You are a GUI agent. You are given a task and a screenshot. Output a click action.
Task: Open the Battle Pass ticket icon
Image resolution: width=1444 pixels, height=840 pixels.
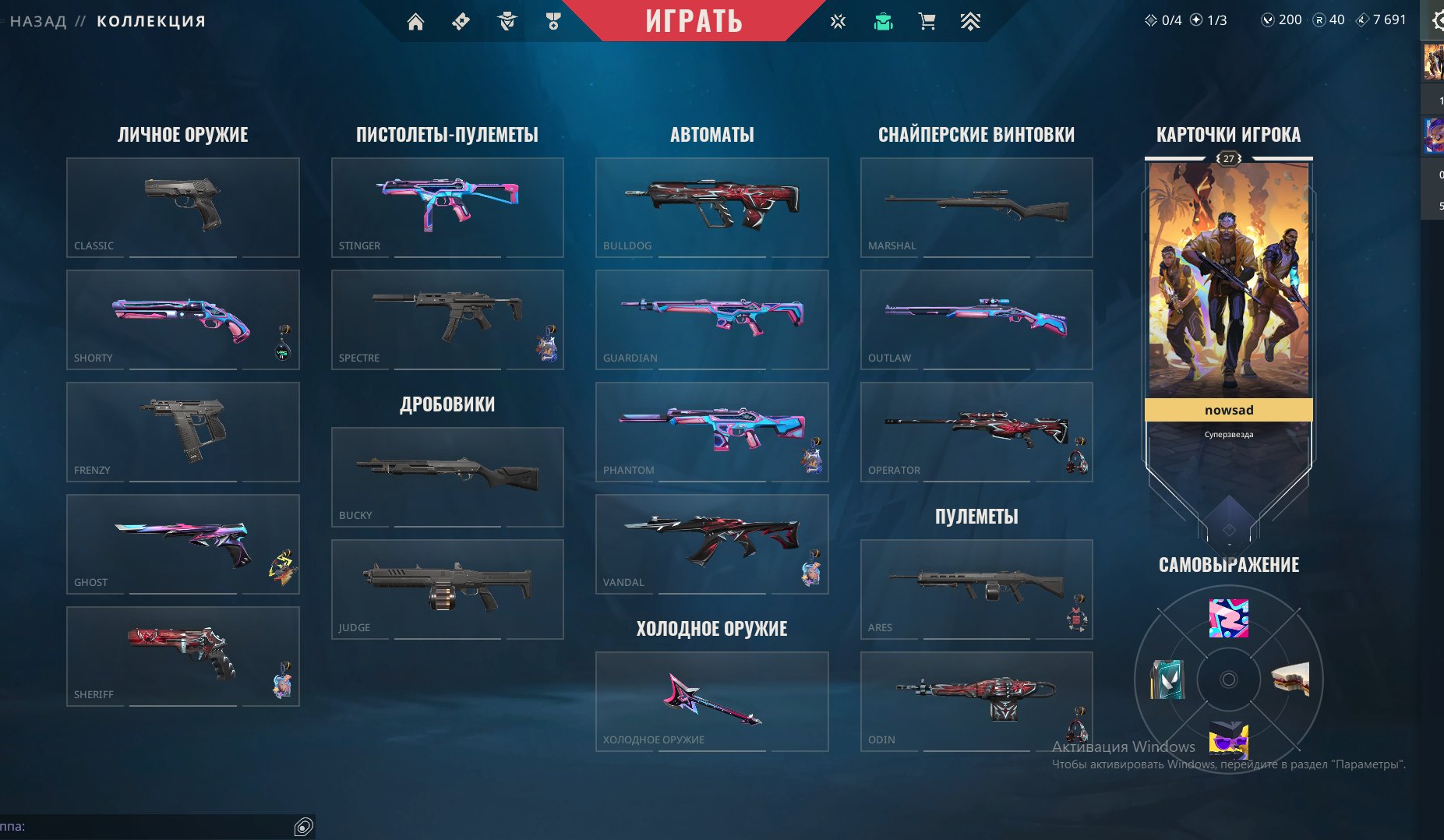pos(461,21)
